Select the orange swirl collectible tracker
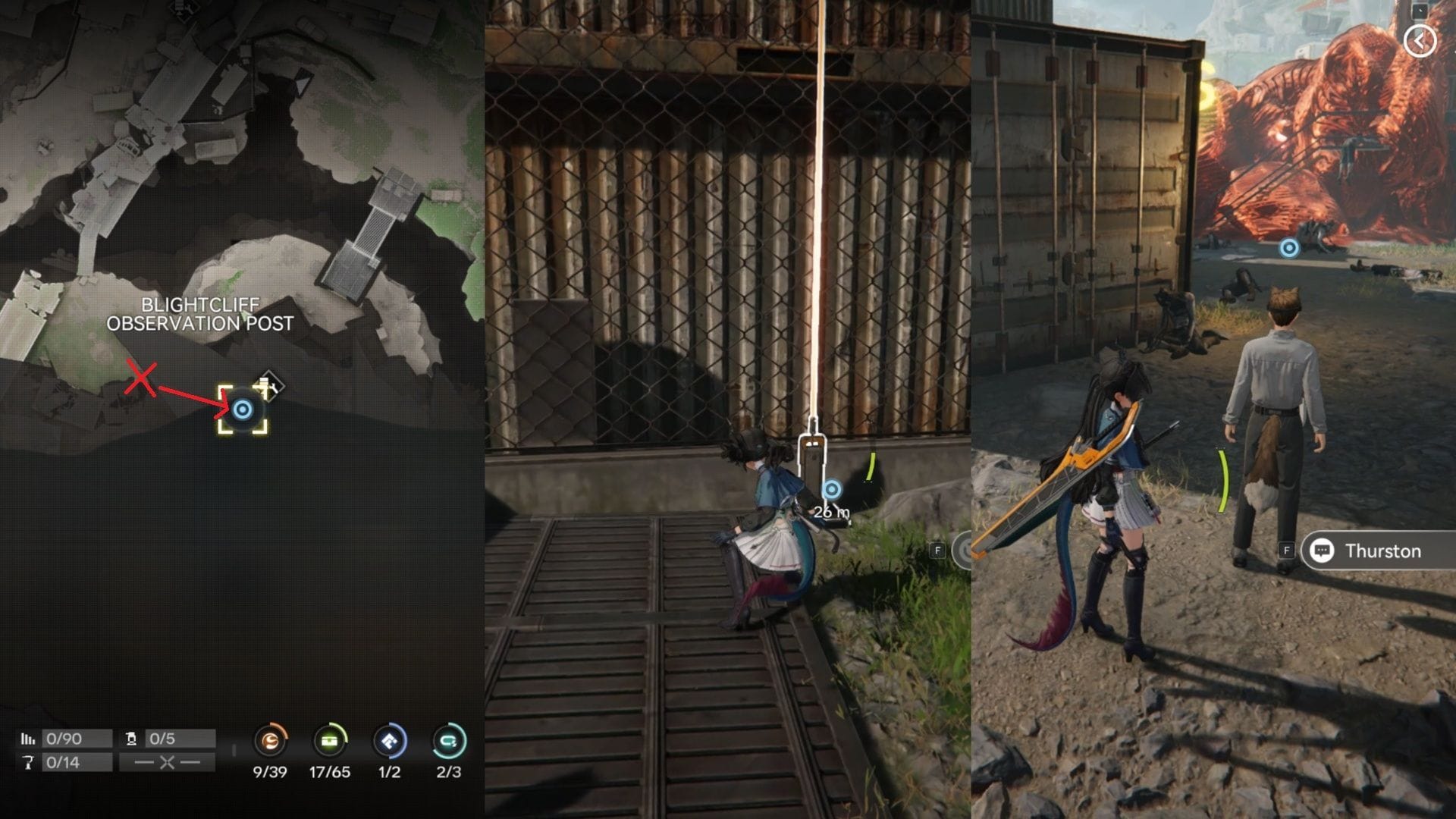 coord(270,741)
